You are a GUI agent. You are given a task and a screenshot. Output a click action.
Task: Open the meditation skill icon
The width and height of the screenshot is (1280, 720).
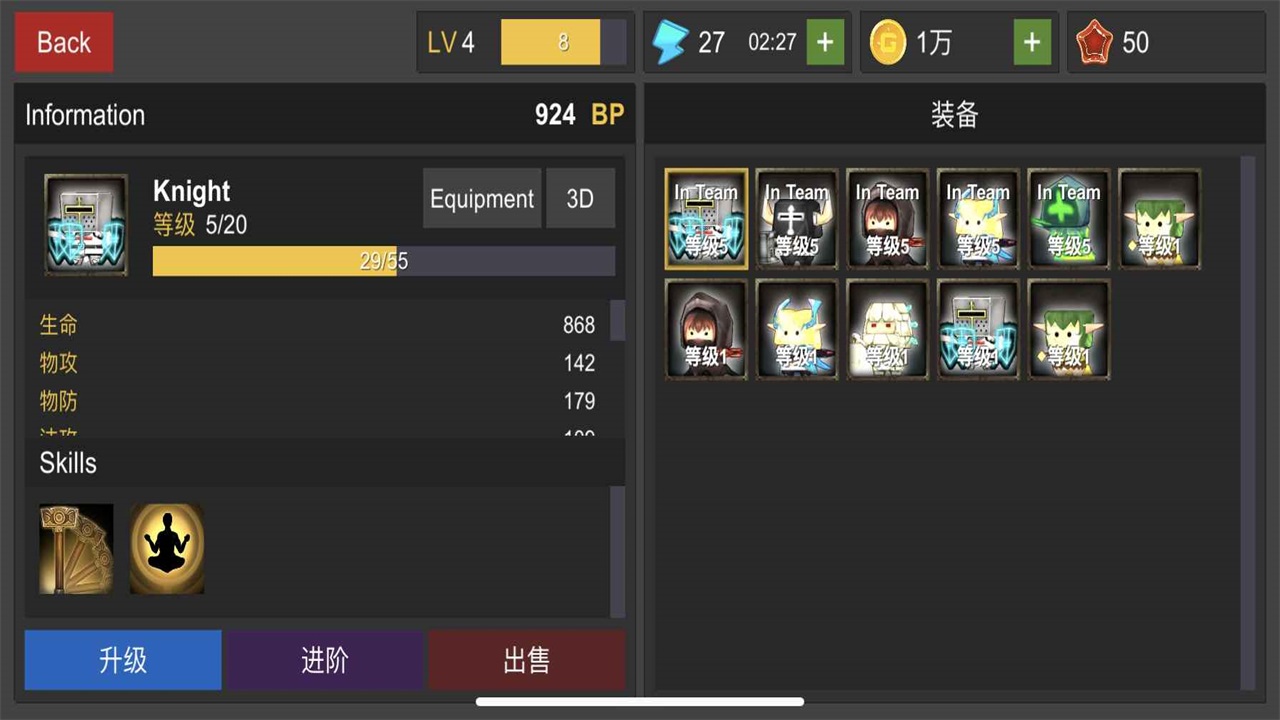coord(166,547)
